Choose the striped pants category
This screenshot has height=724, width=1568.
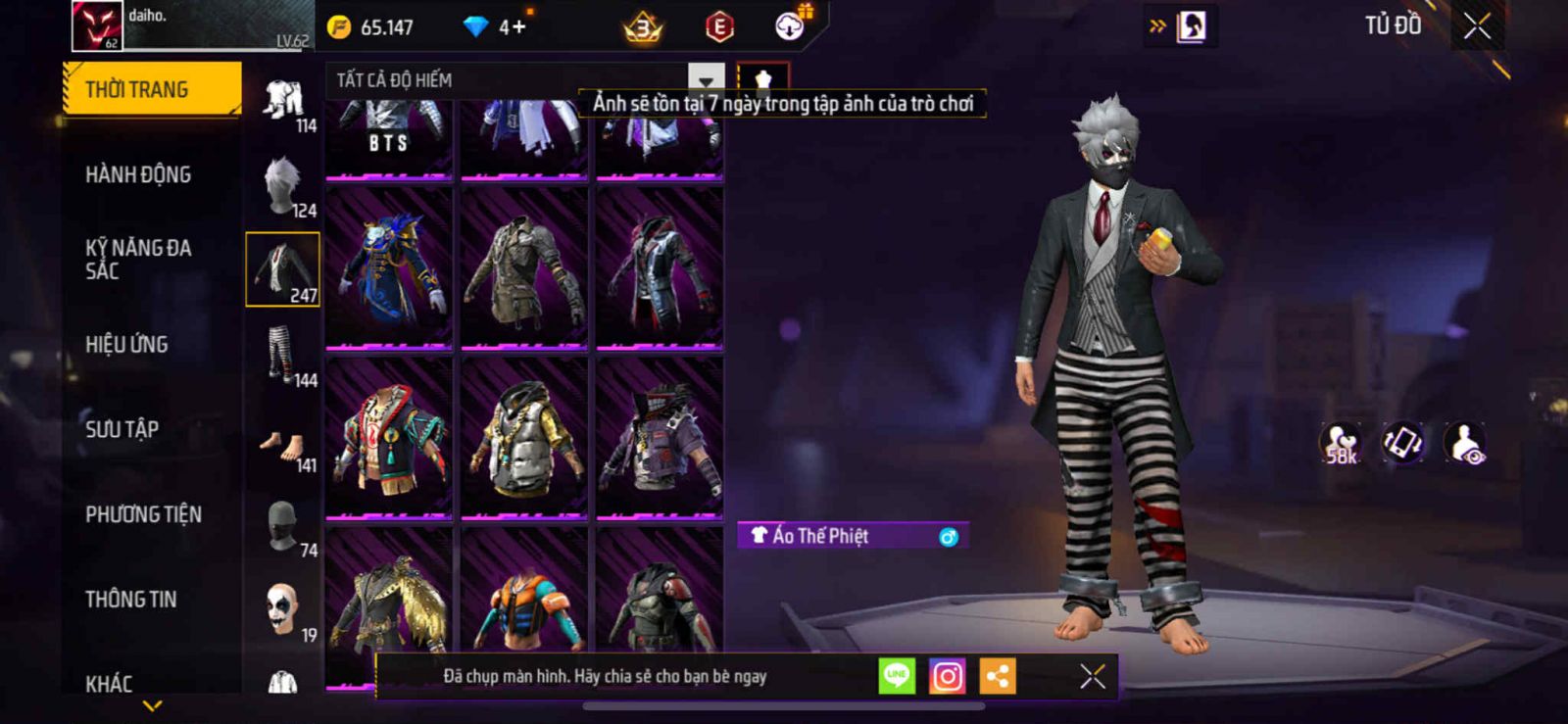click(x=282, y=355)
